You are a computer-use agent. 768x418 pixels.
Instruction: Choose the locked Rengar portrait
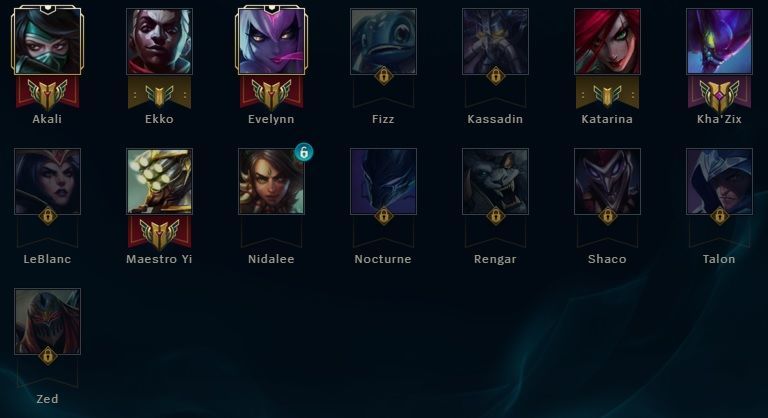click(495, 182)
